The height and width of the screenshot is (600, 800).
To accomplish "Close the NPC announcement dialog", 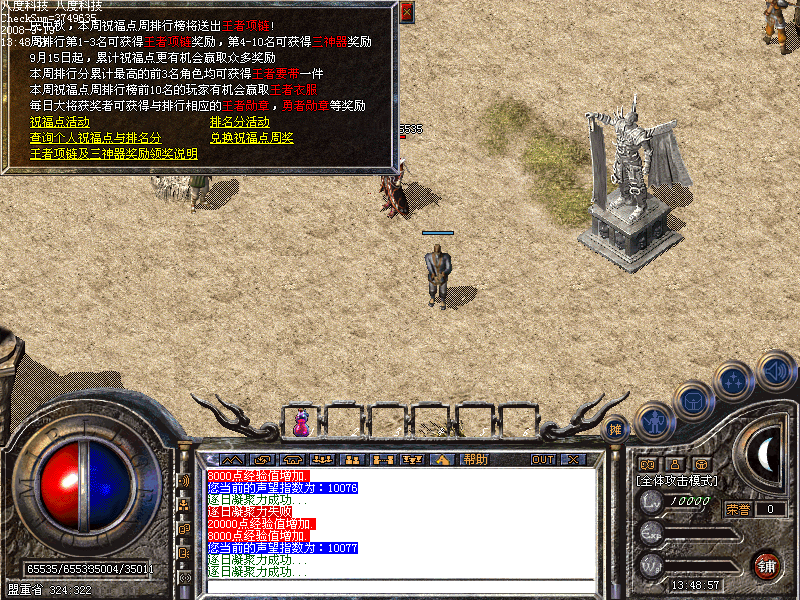I will (406, 12).
